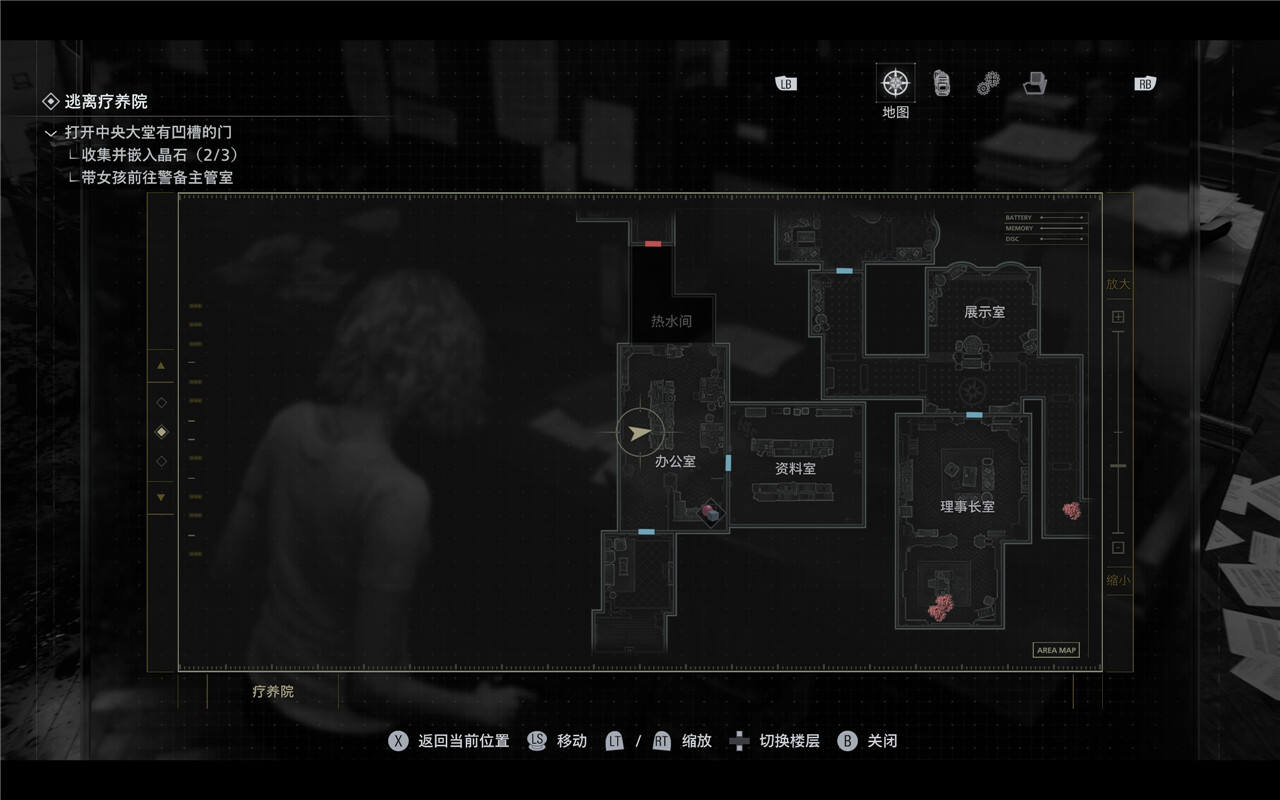This screenshot has width=1280, height=800.
Task: Click the floor selector down arrow
Action: coord(161,497)
